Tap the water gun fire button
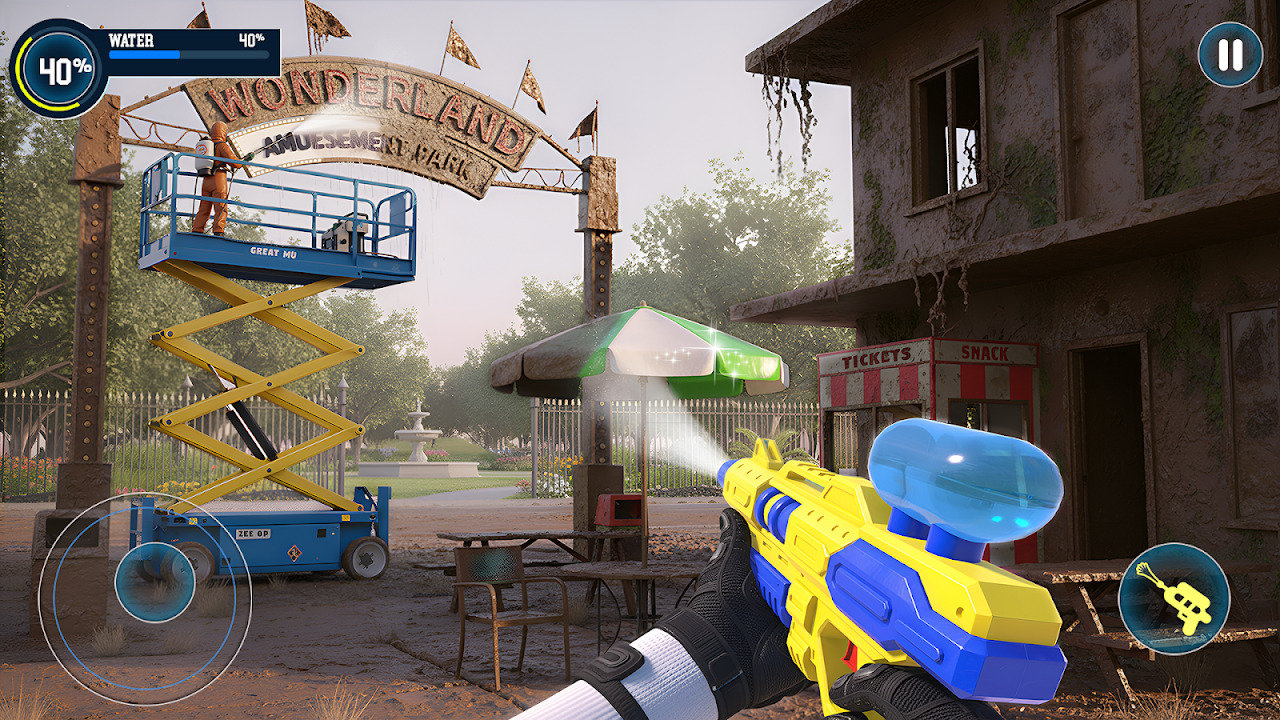Screen dimensions: 1280x720 click(1174, 598)
